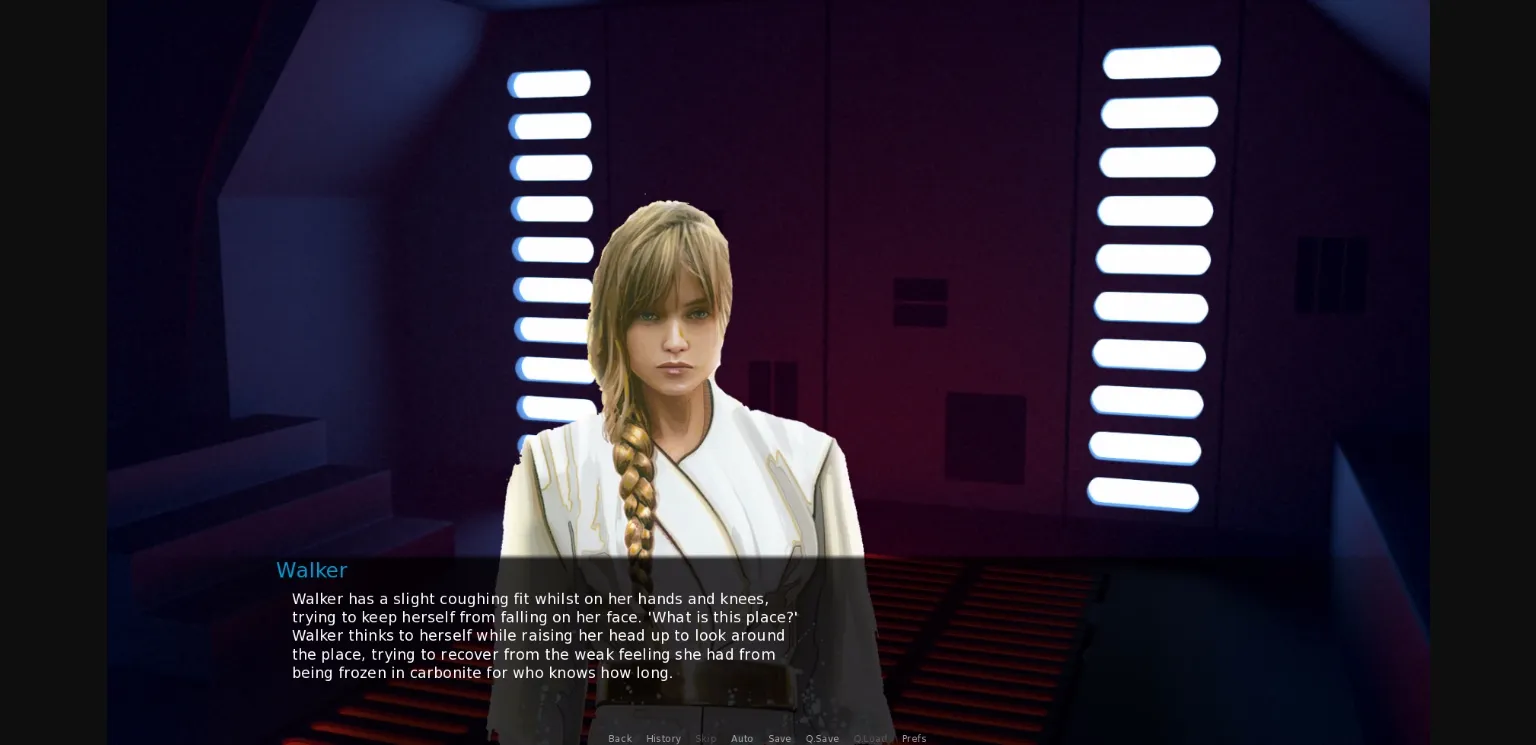Click History in the bottom quick menu

663,738
